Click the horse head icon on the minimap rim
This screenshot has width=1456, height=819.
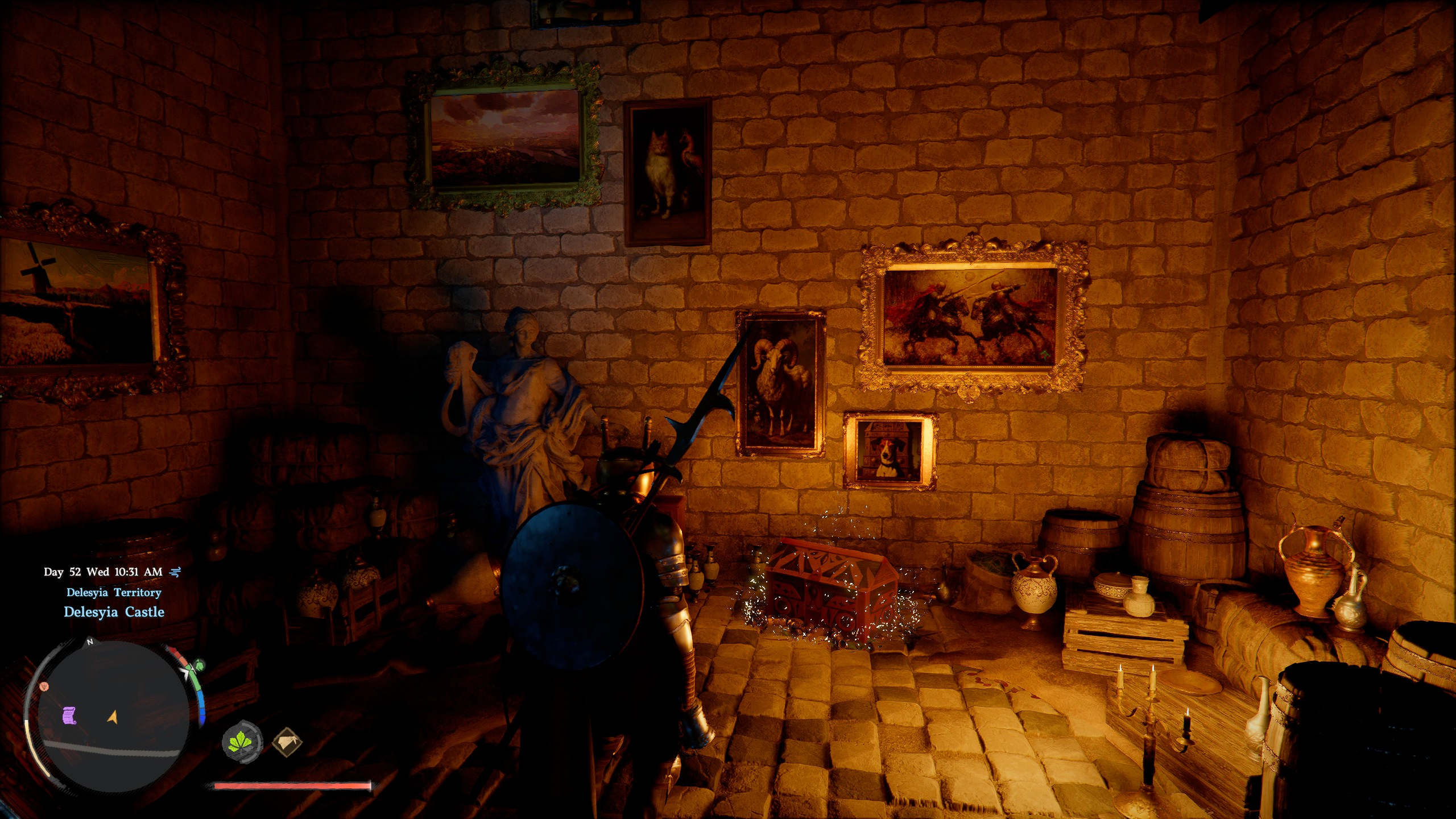pyautogui.click(x=200, y=667)
